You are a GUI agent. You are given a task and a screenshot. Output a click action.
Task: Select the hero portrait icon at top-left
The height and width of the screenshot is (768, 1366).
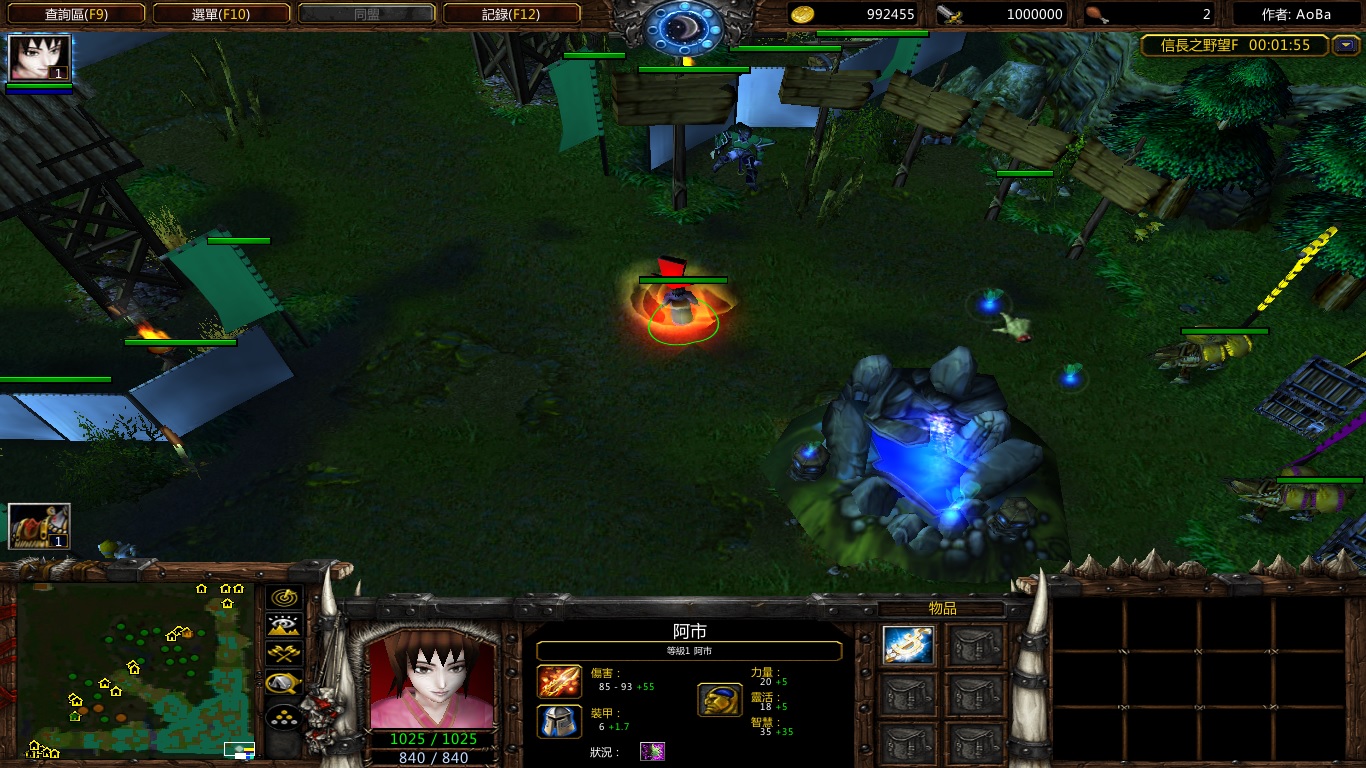(40, 58)
